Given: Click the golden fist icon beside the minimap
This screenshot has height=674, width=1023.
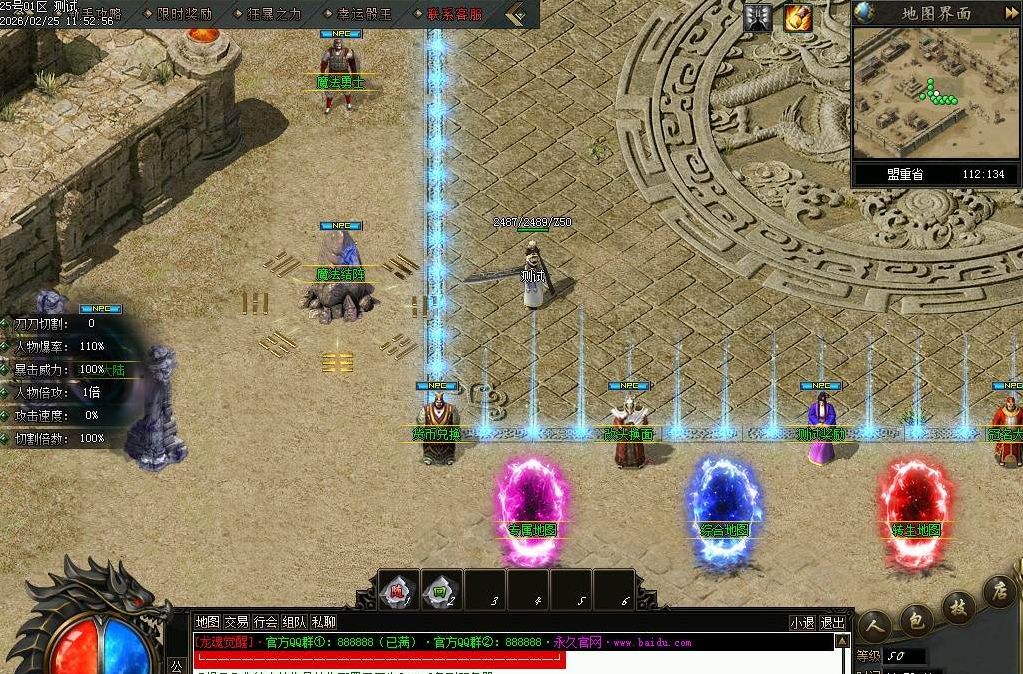Looking at the screenshot, I should pos(797,17).
